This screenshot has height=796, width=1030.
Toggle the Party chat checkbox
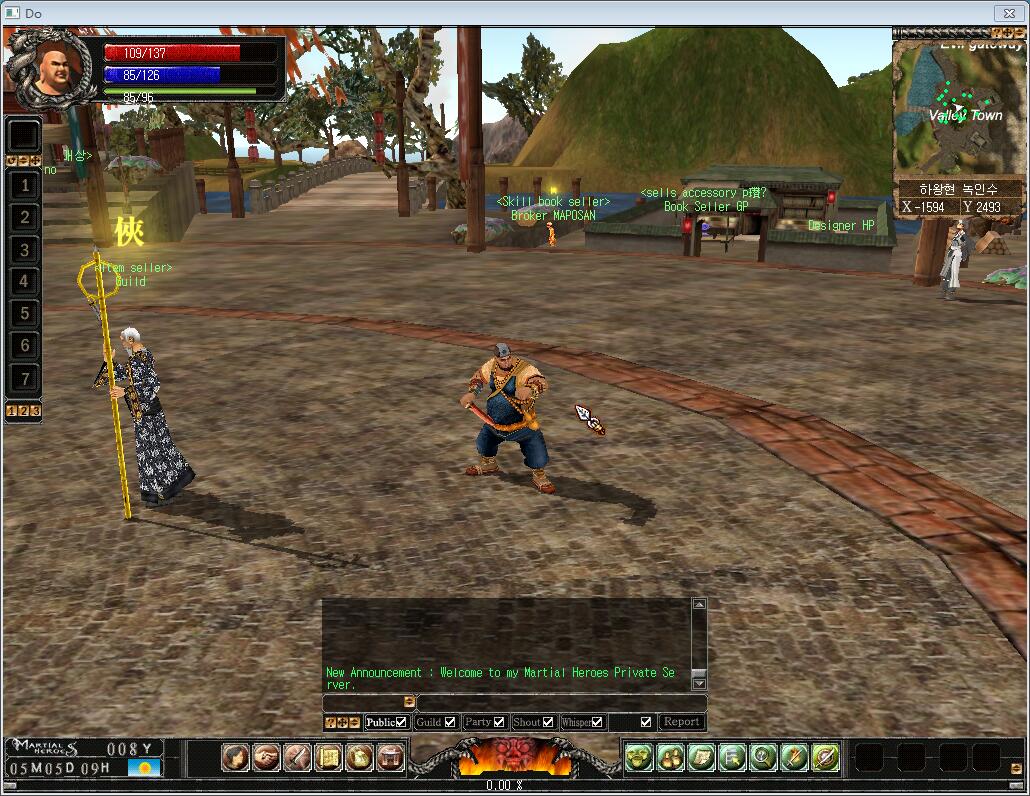(499, 722)
